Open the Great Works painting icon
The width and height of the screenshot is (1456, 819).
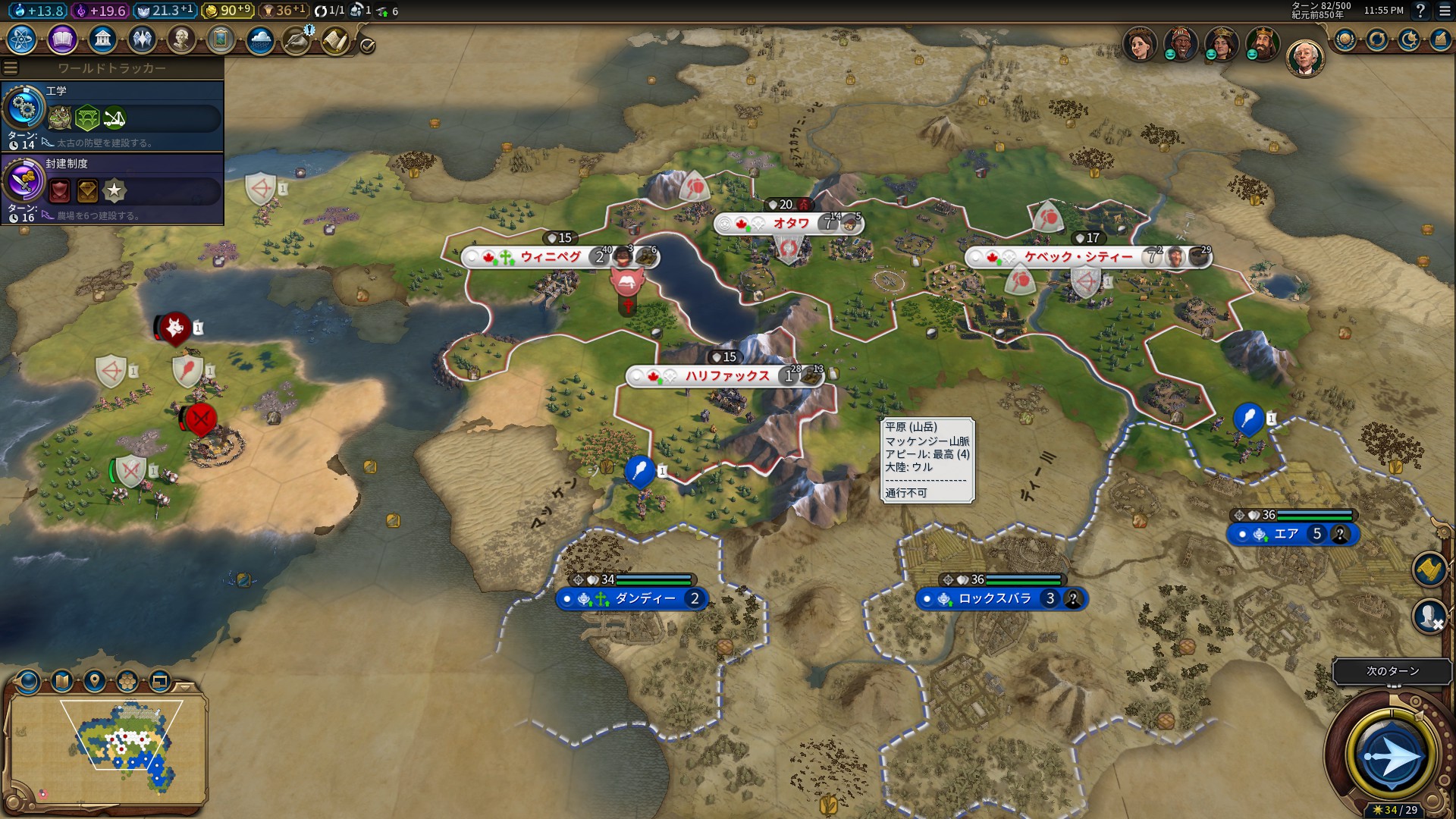(x=221, y=39)
